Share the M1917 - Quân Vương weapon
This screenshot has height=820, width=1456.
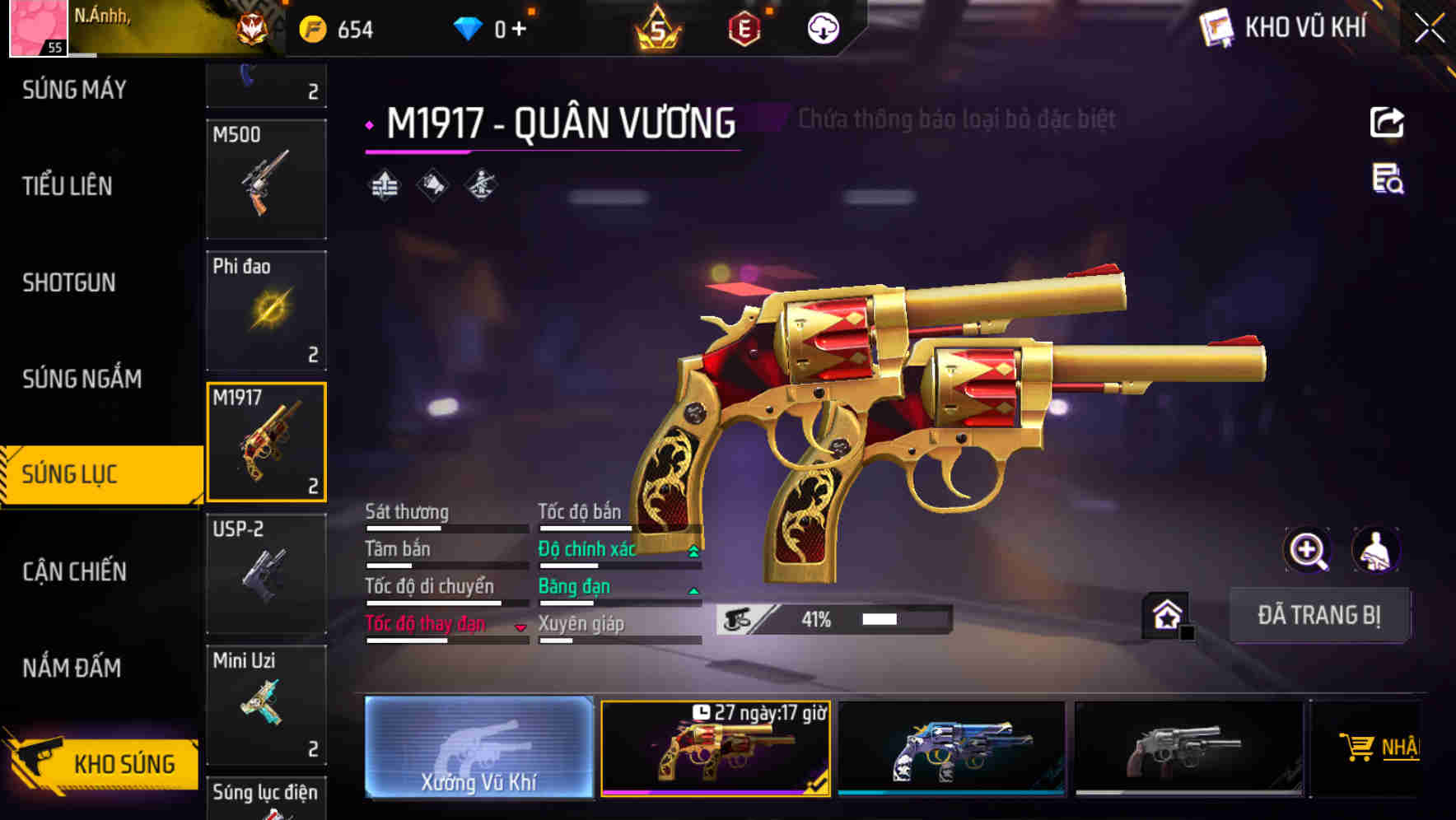pos(1388,122)
